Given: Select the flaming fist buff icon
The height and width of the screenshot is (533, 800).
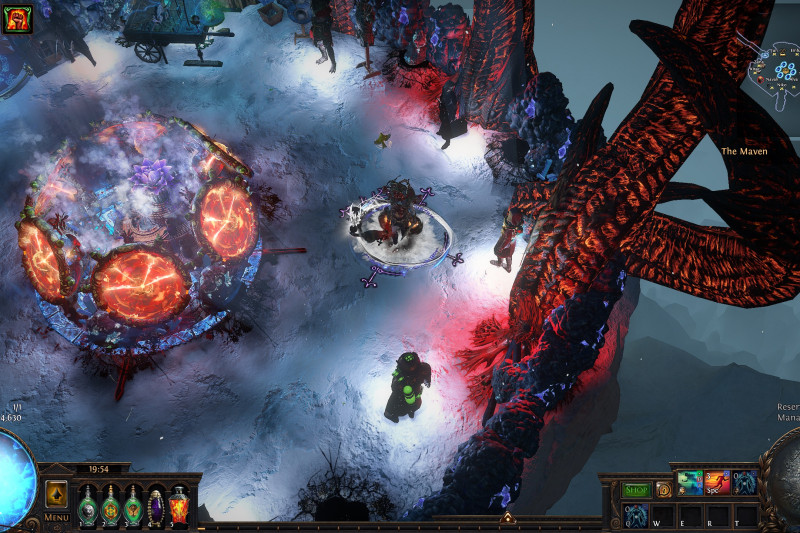Looking at the screenshot, I should click(18, 19).
